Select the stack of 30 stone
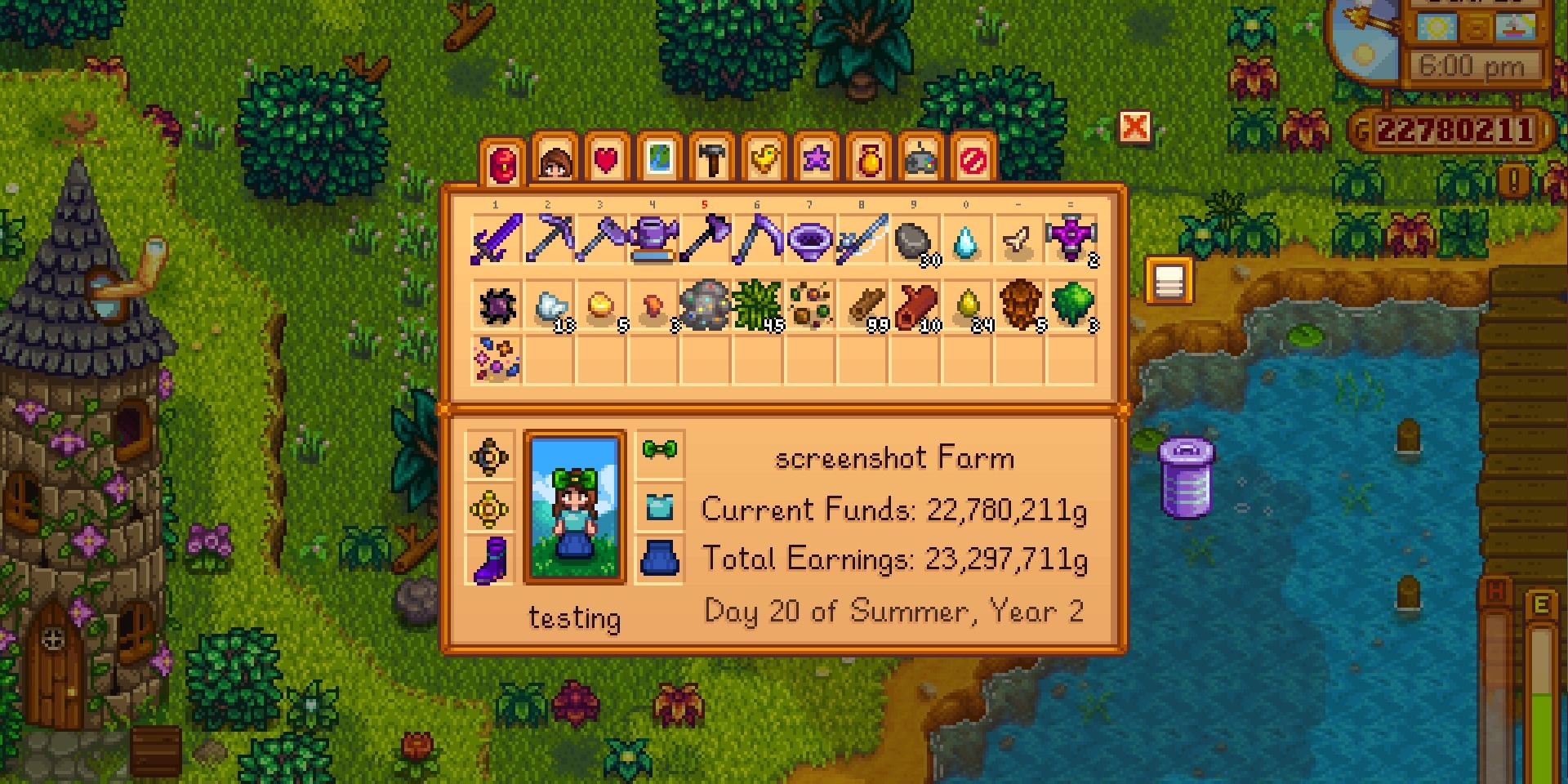The image size is (1568, 784). [914, 238]
